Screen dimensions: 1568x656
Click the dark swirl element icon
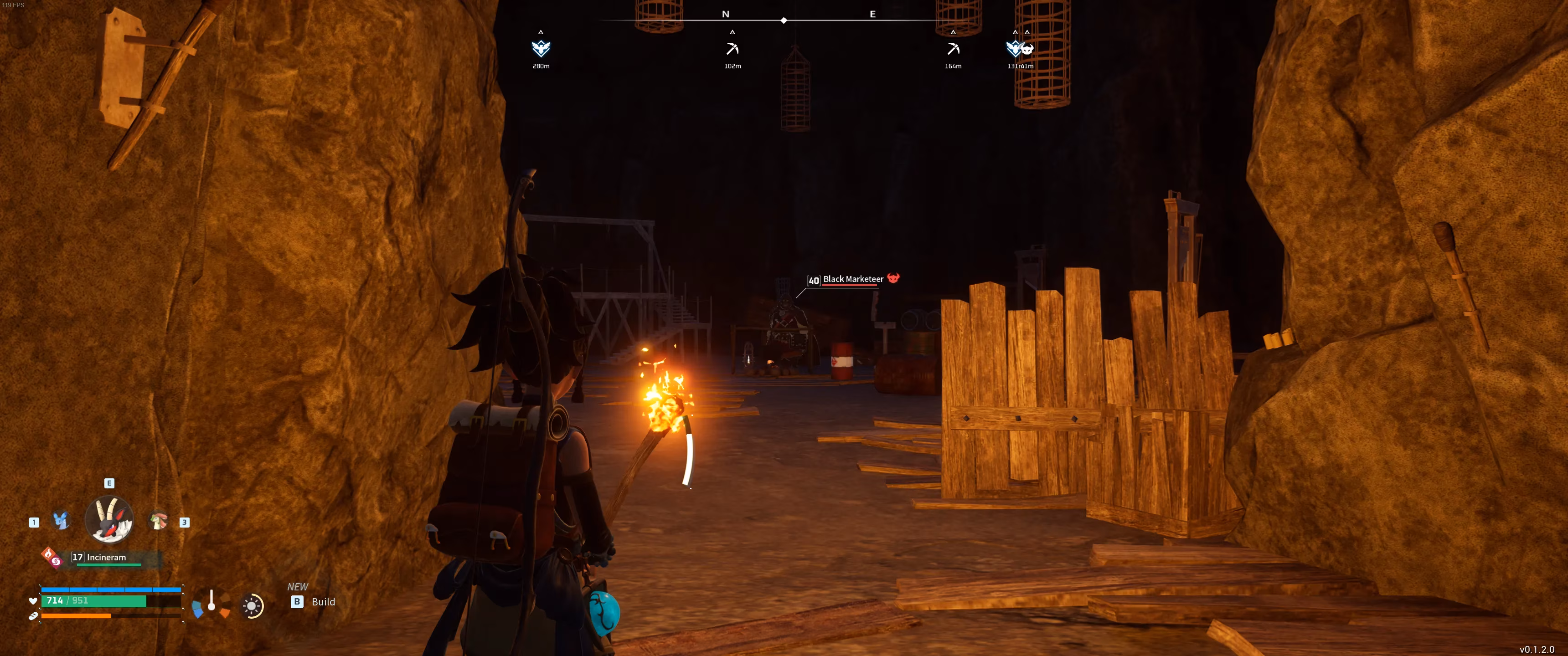tap(57, 561)
